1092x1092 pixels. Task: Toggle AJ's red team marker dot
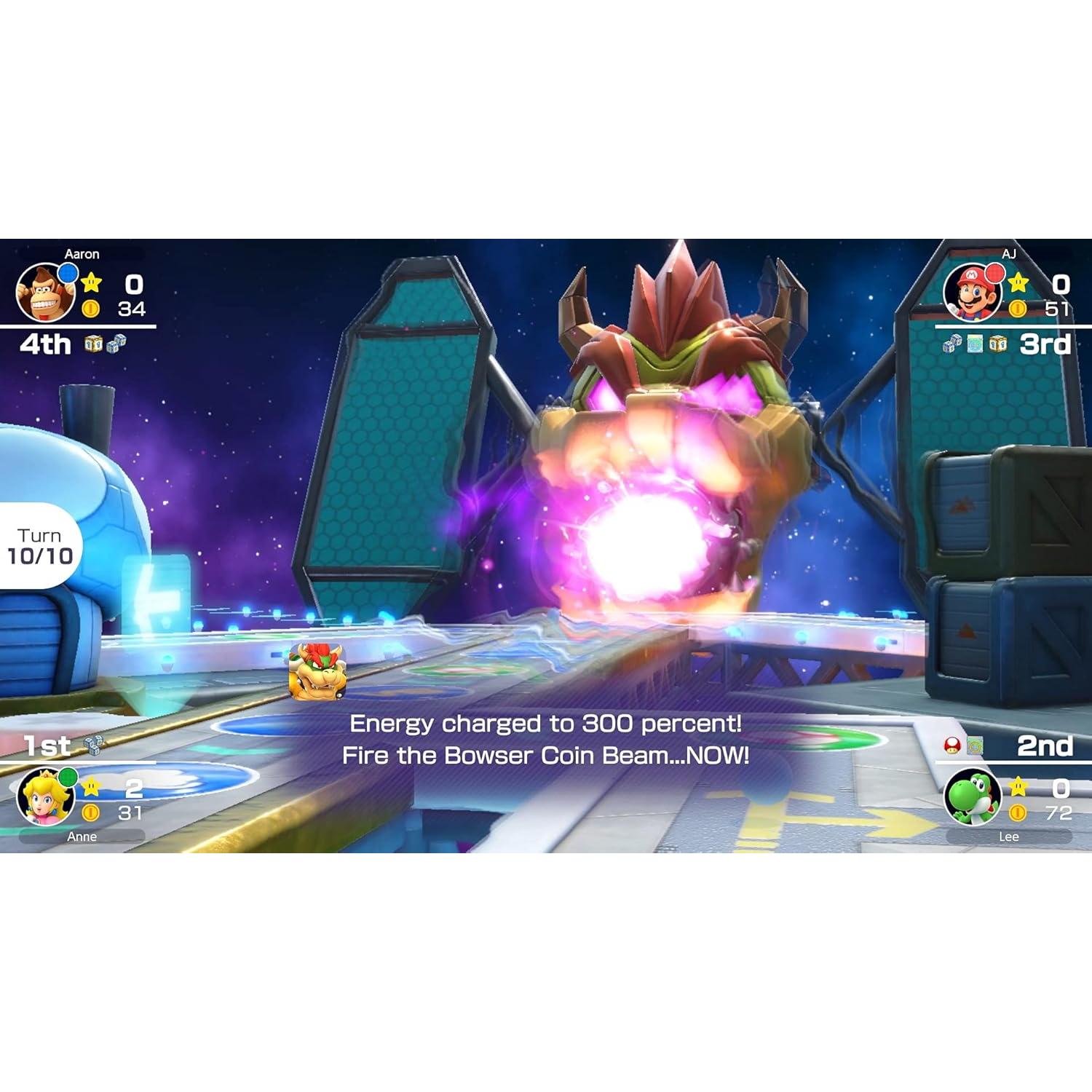click(x=995, y=274)
